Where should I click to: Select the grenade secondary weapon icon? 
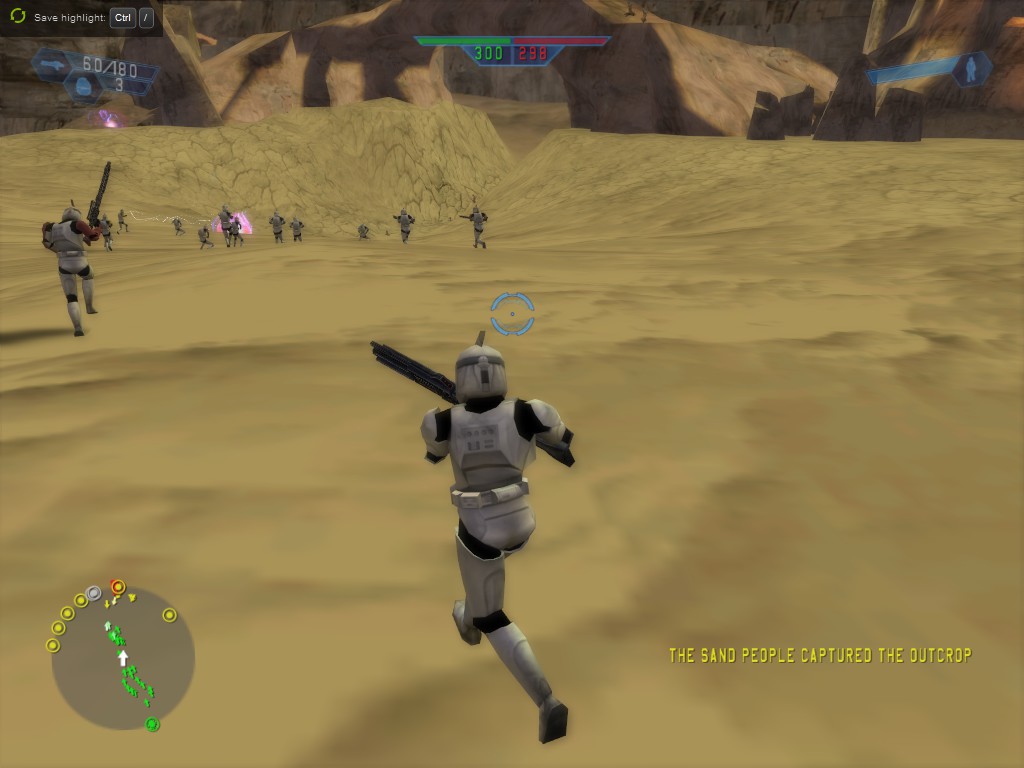click(82, 87)
